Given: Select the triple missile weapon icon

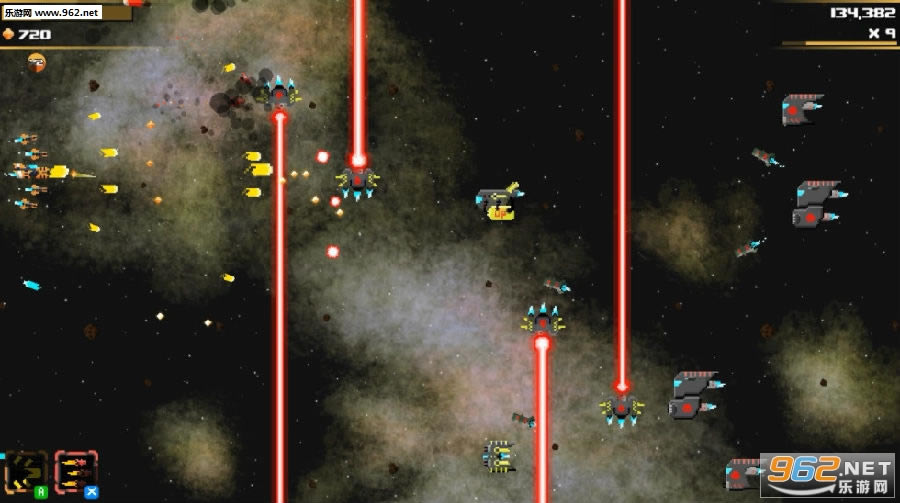Looking at the screenshot, I should coord(76,470).
